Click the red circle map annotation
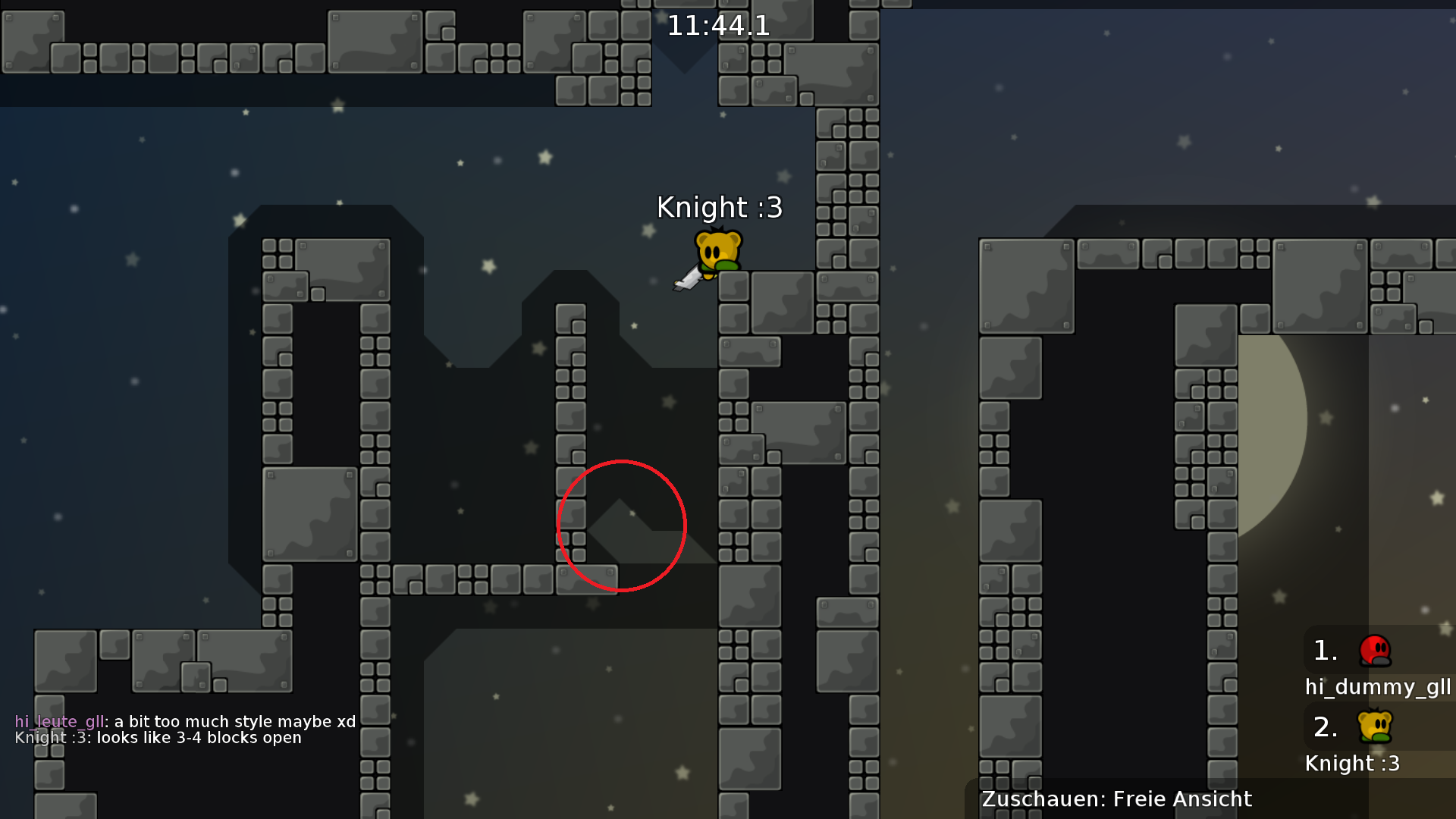Viewport: 1456px width, 819px height. (x=620, y=526)
